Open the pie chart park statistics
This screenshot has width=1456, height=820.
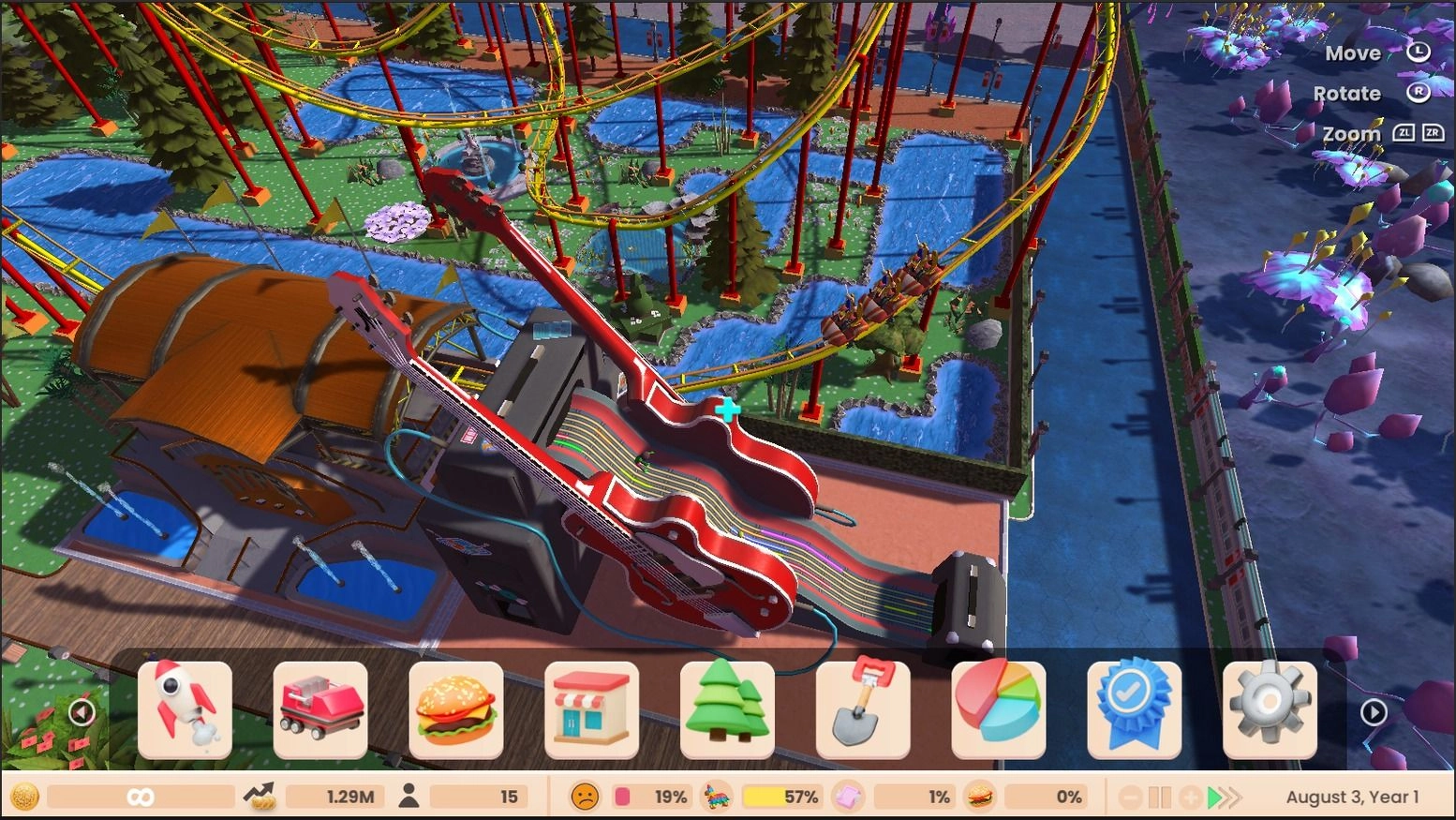(999, 710)
